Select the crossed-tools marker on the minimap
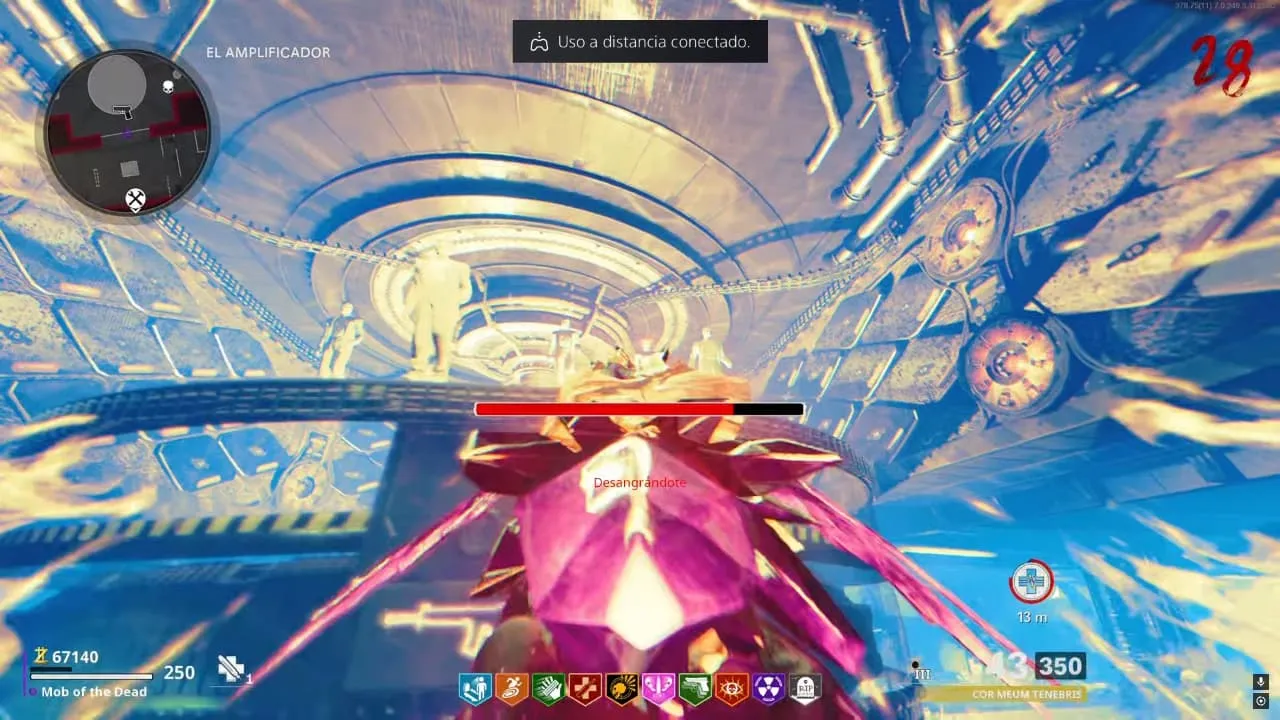 pyautogui.click(x=135, y=200)
